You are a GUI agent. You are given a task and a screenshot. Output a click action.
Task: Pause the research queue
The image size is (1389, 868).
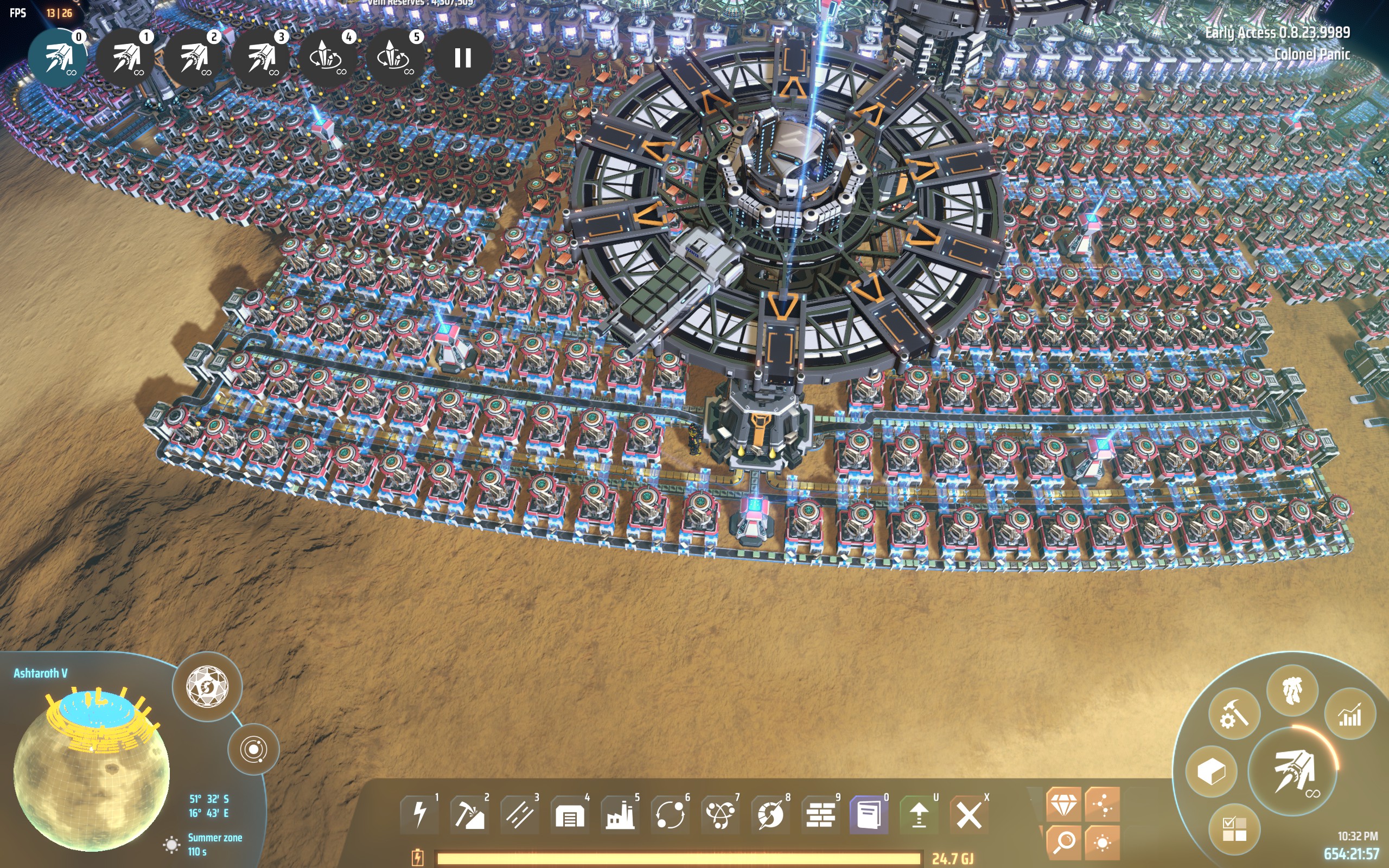point(462,58)
